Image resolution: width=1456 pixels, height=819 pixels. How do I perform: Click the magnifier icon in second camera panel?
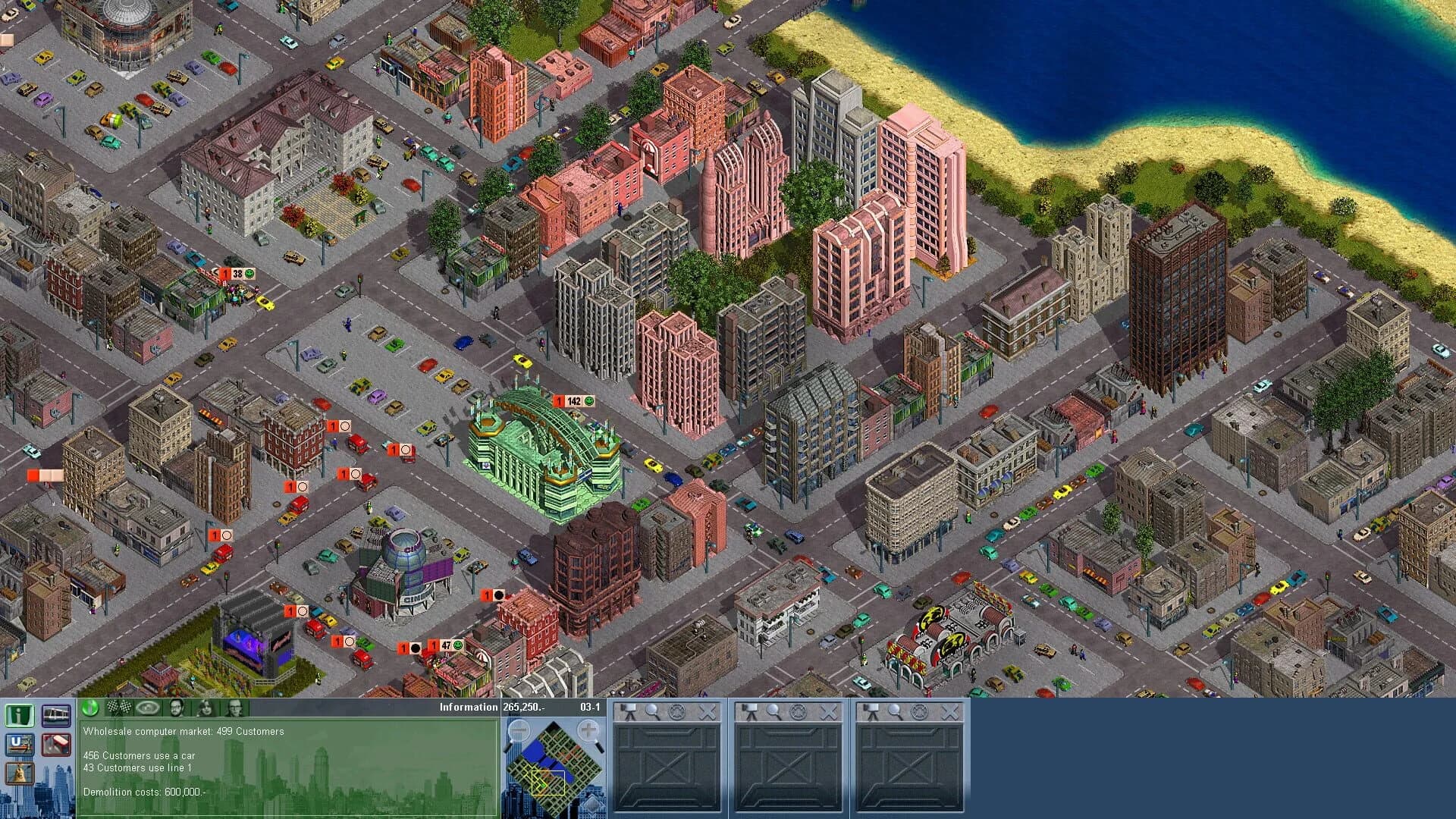tap(772, 711)
